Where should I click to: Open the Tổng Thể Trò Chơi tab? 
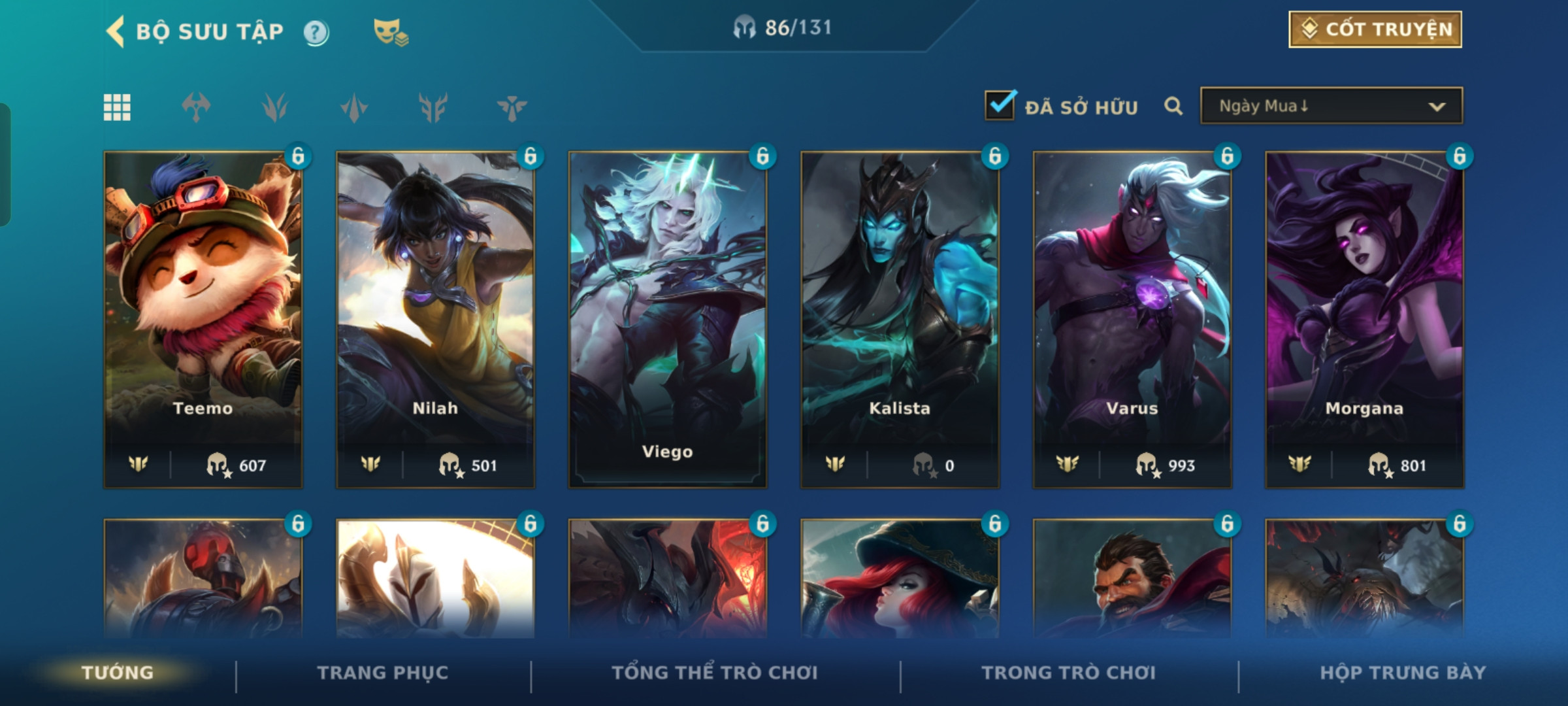(714, 673)
